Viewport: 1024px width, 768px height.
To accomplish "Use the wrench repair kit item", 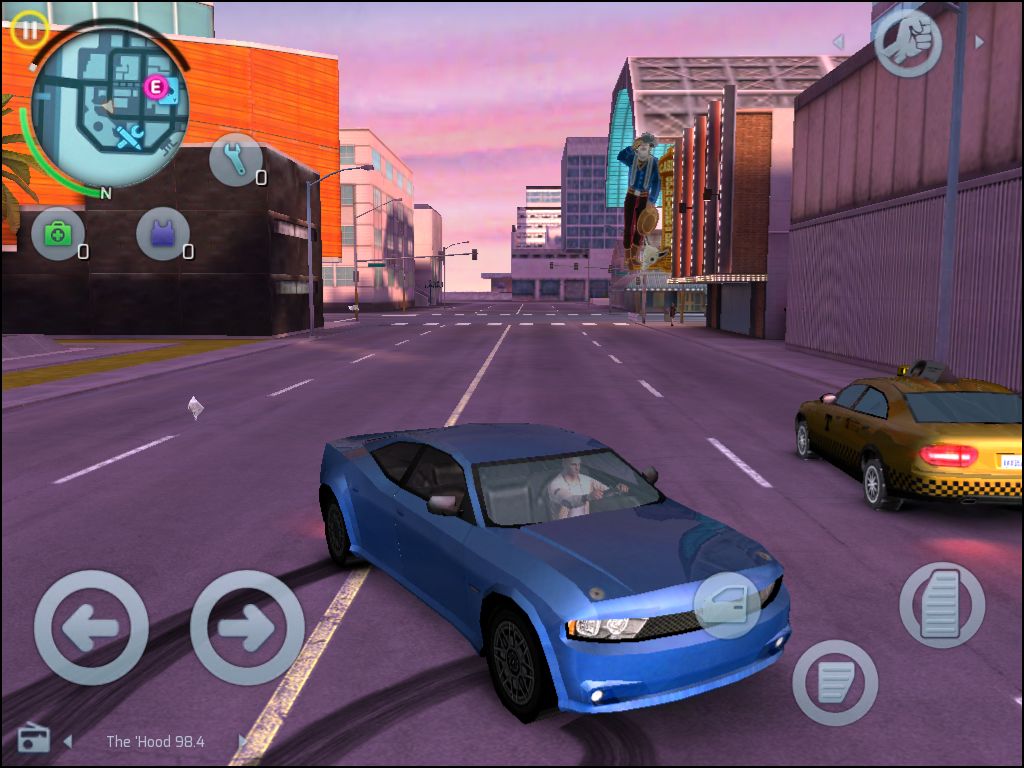I will [x=236, y=160].
